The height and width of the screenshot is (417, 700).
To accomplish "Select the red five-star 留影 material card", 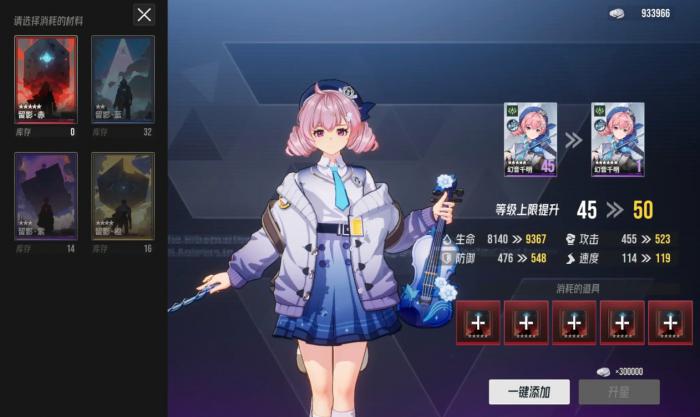I will tap(45, 80).
